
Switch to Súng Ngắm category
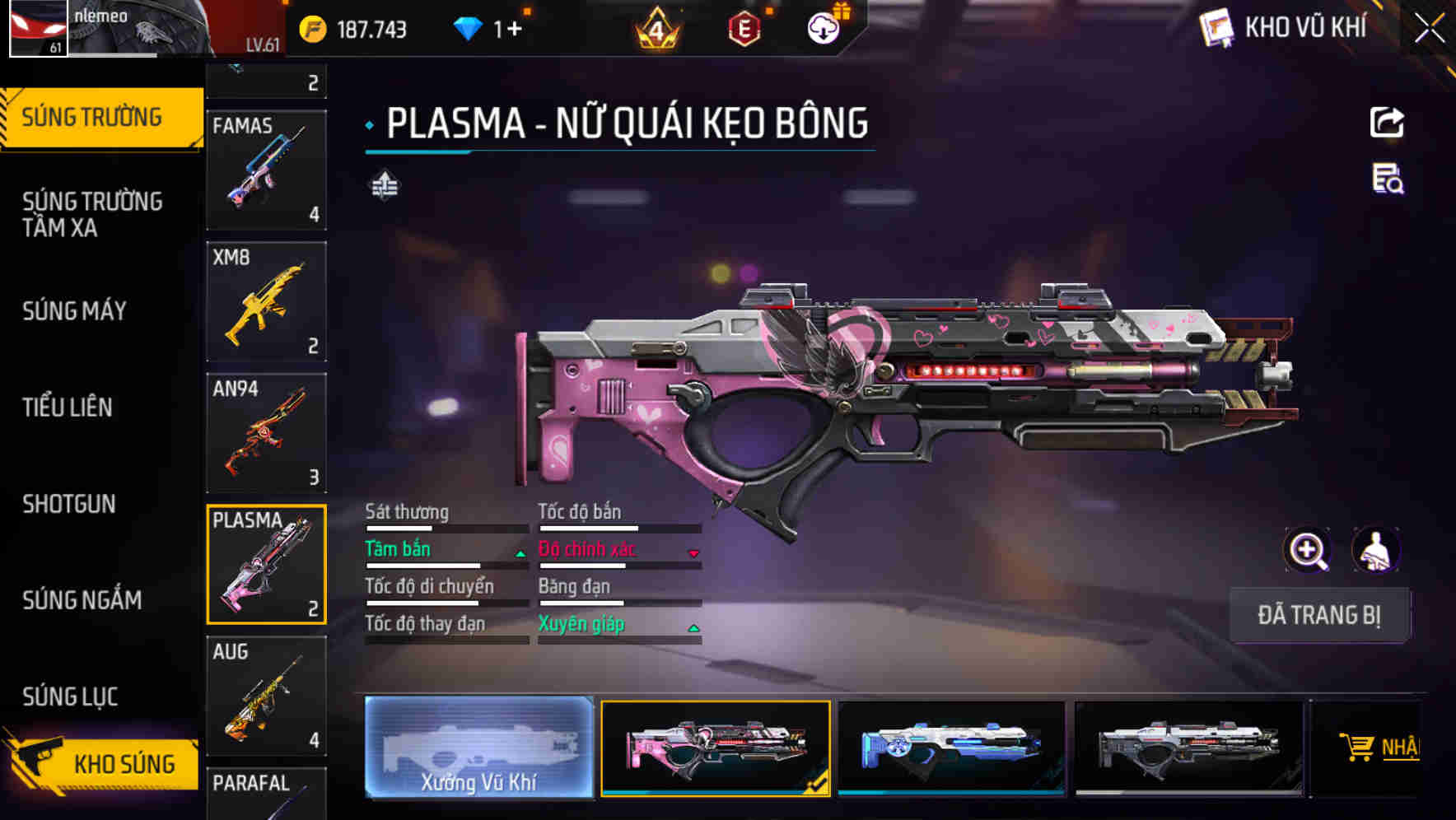82,600
